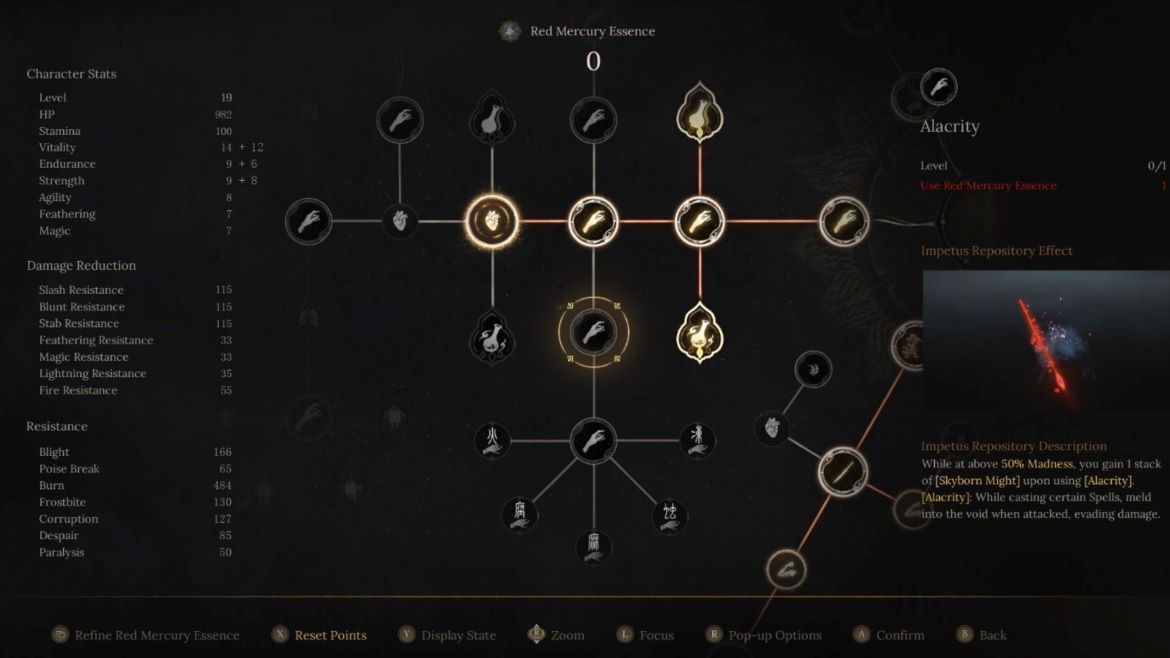
Task: Select the dim flask node above the glowing heart
Action: click(x=491, y=120)
